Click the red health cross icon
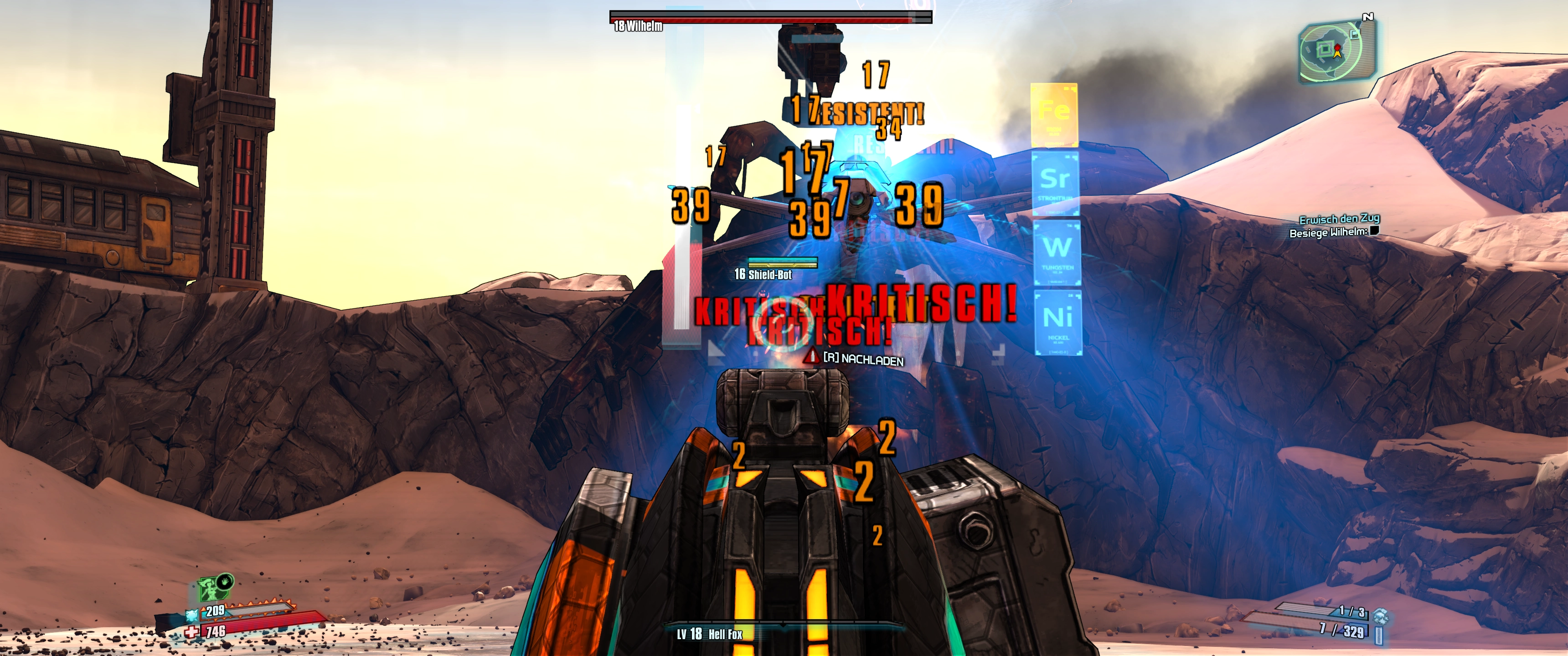Screen dimensions: 1568x656 coord(192,632)
